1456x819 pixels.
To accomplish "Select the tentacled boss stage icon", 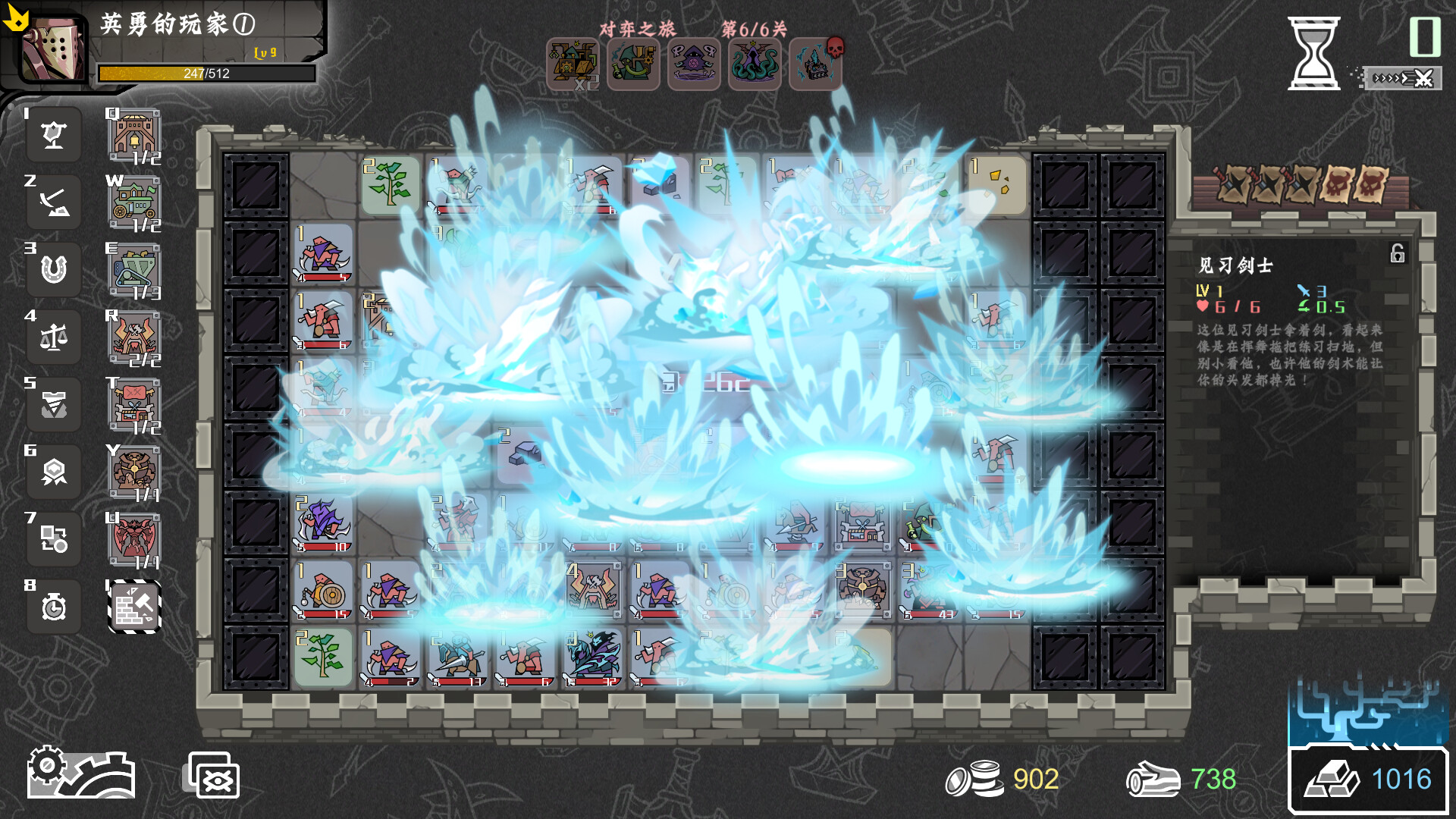I will pyautogui.click(x=755, y=65).
